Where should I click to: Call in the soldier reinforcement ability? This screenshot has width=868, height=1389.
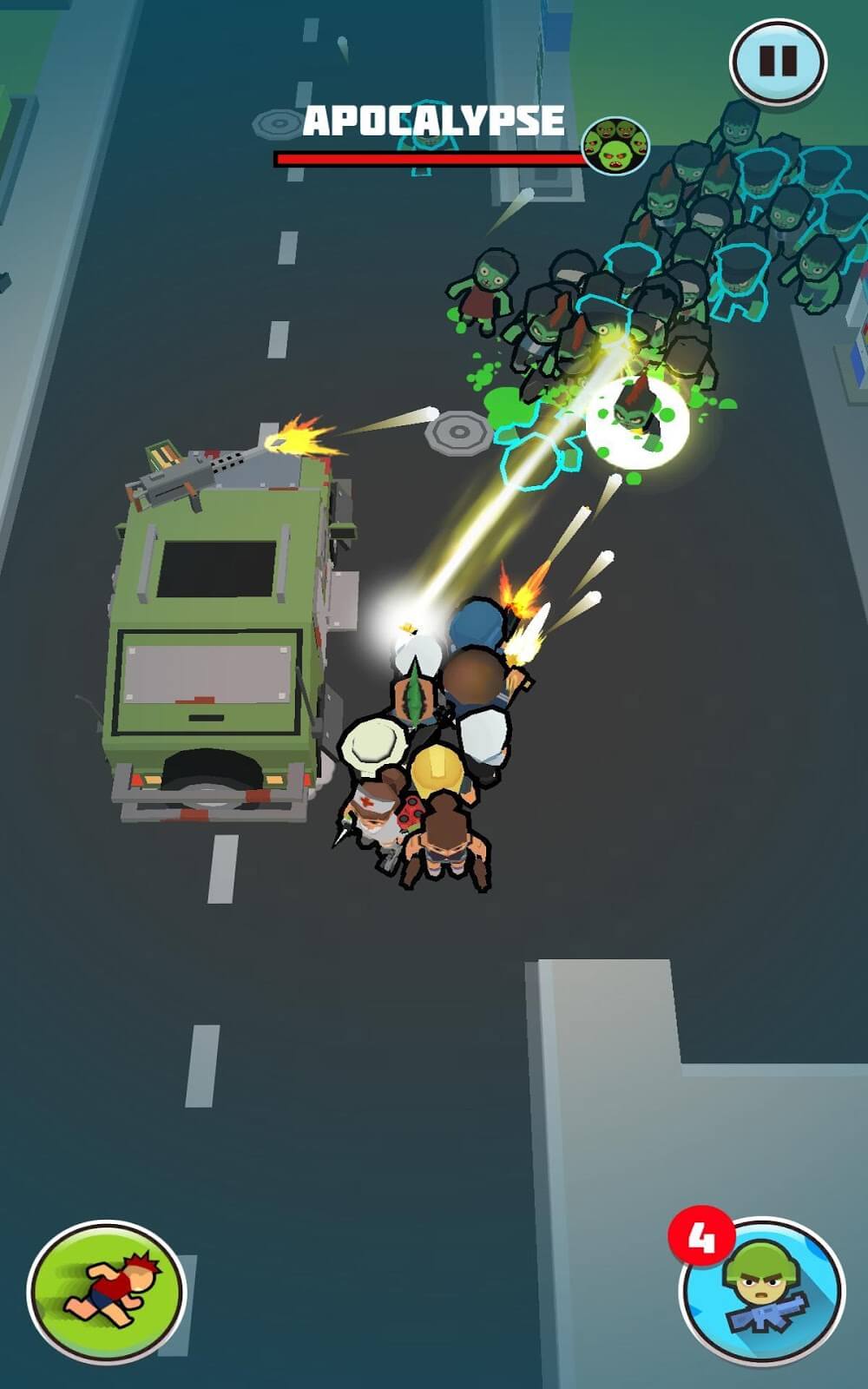point(762,1290)
